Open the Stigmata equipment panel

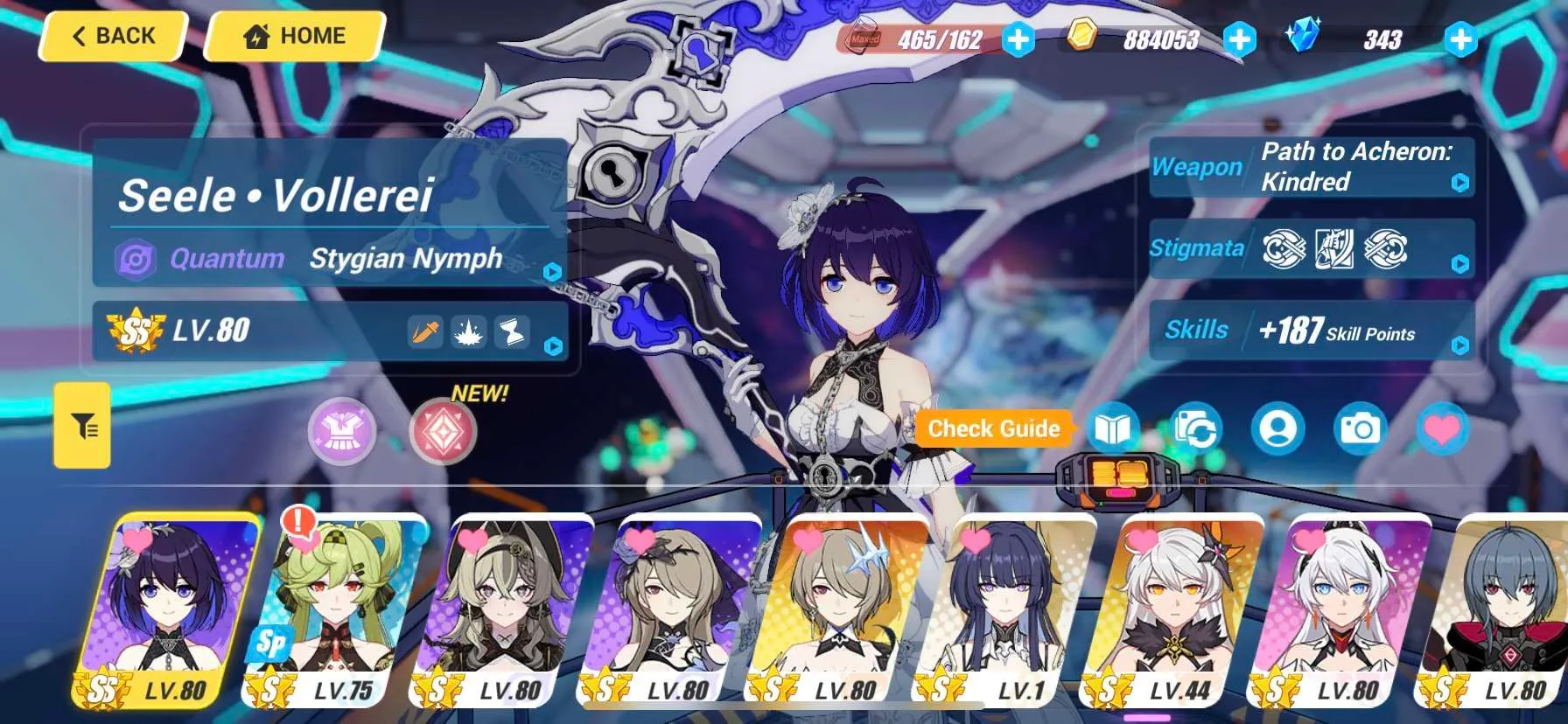(1311, 249)
